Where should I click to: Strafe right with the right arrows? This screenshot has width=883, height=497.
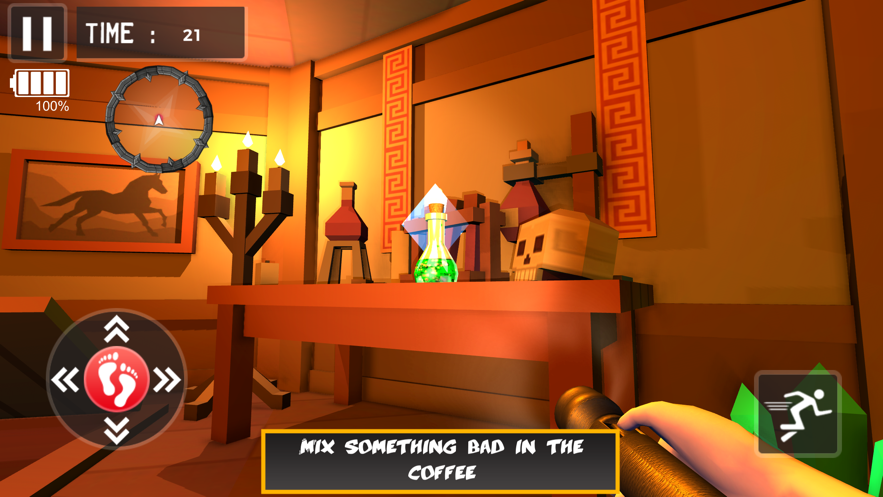167,380
